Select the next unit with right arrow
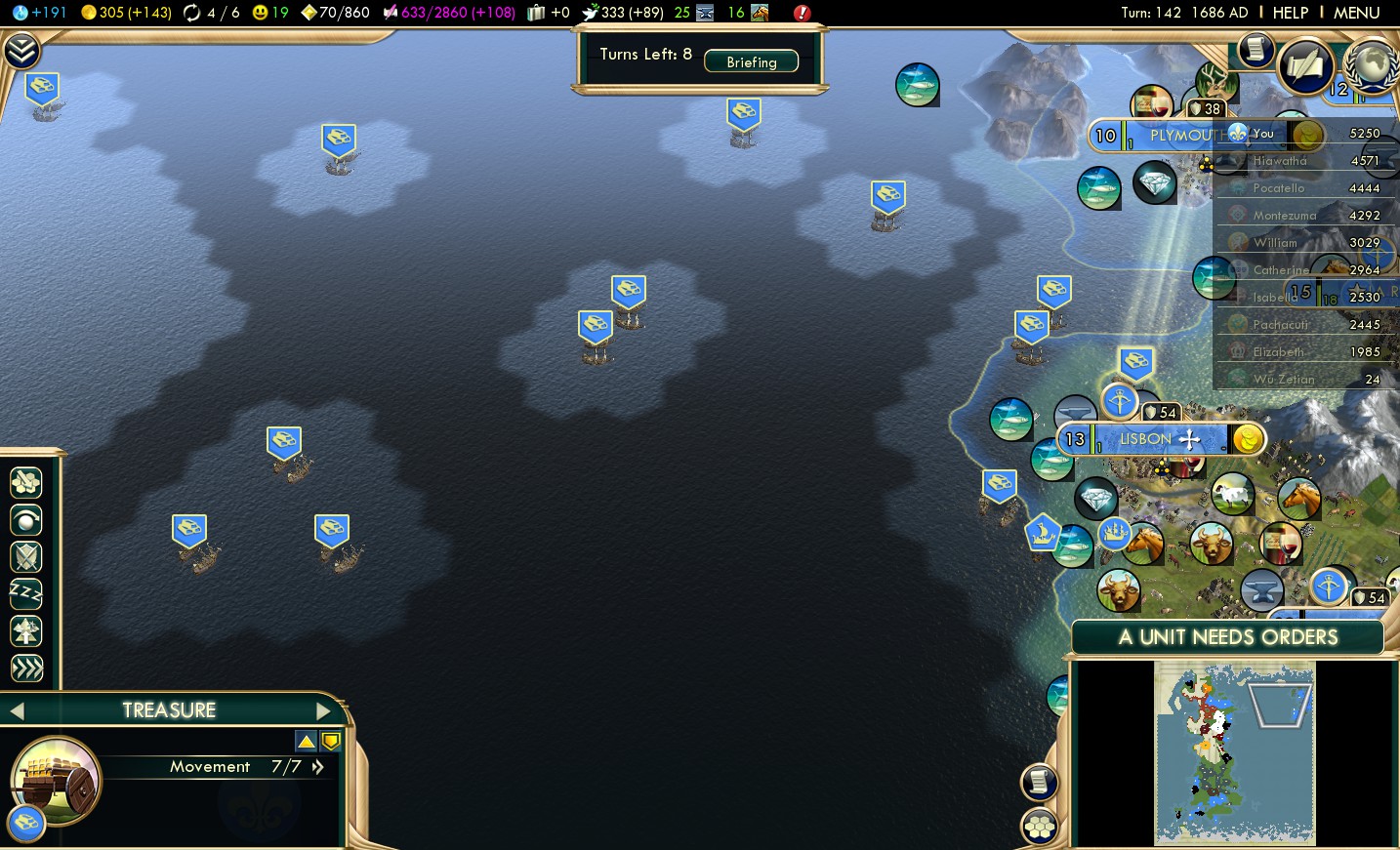The width and height of the screenshot is (1400, 850). click(x=323, y=710)
